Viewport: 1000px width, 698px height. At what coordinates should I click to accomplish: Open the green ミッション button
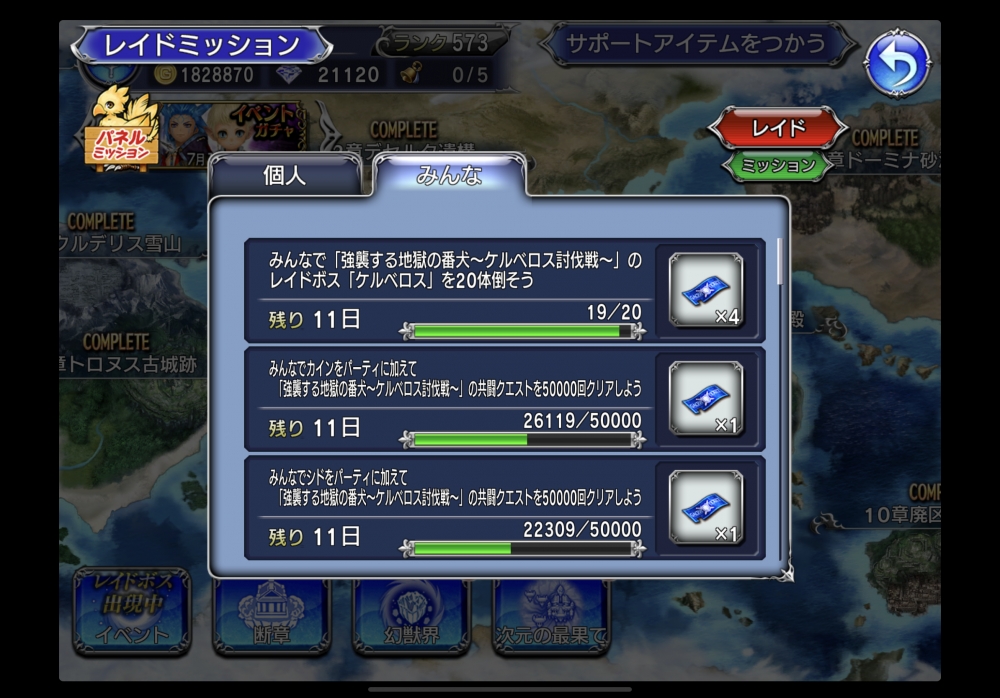tap(777, 165)
